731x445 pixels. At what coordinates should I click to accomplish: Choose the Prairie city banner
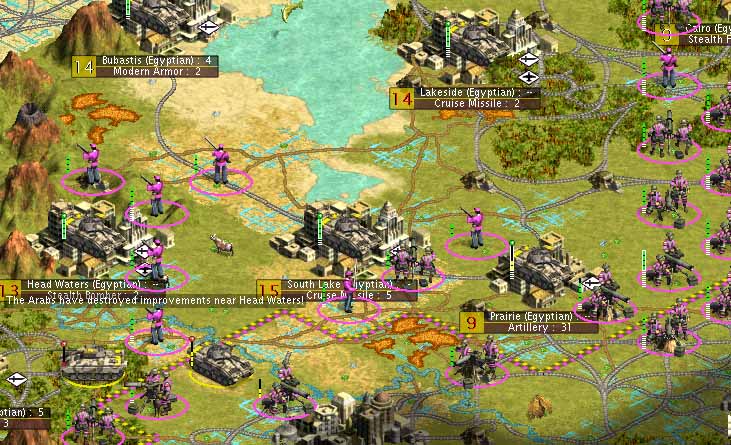tap(541, 316)
